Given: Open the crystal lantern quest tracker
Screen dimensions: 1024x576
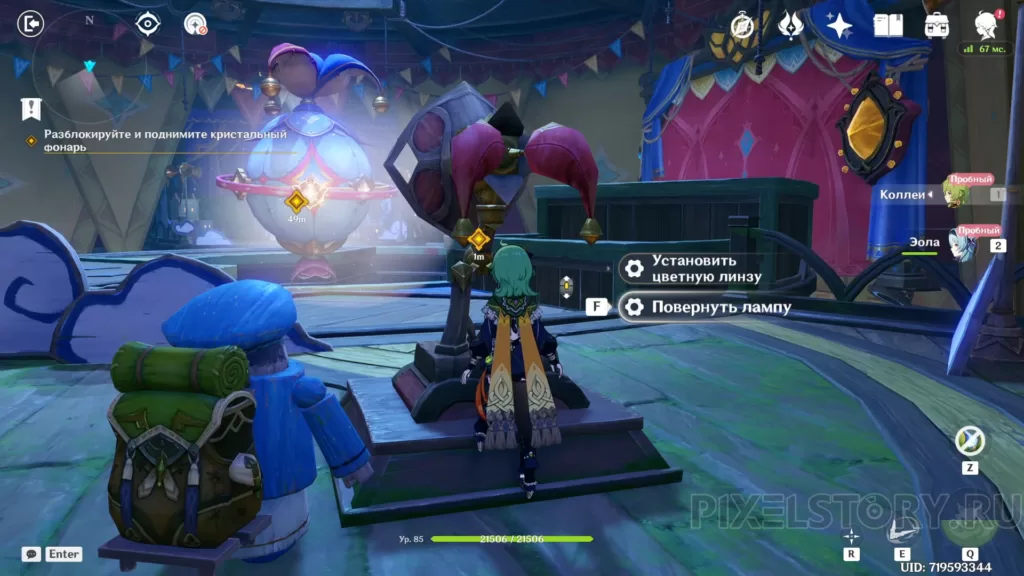Looking at the screenshot, I should [150, 140].
